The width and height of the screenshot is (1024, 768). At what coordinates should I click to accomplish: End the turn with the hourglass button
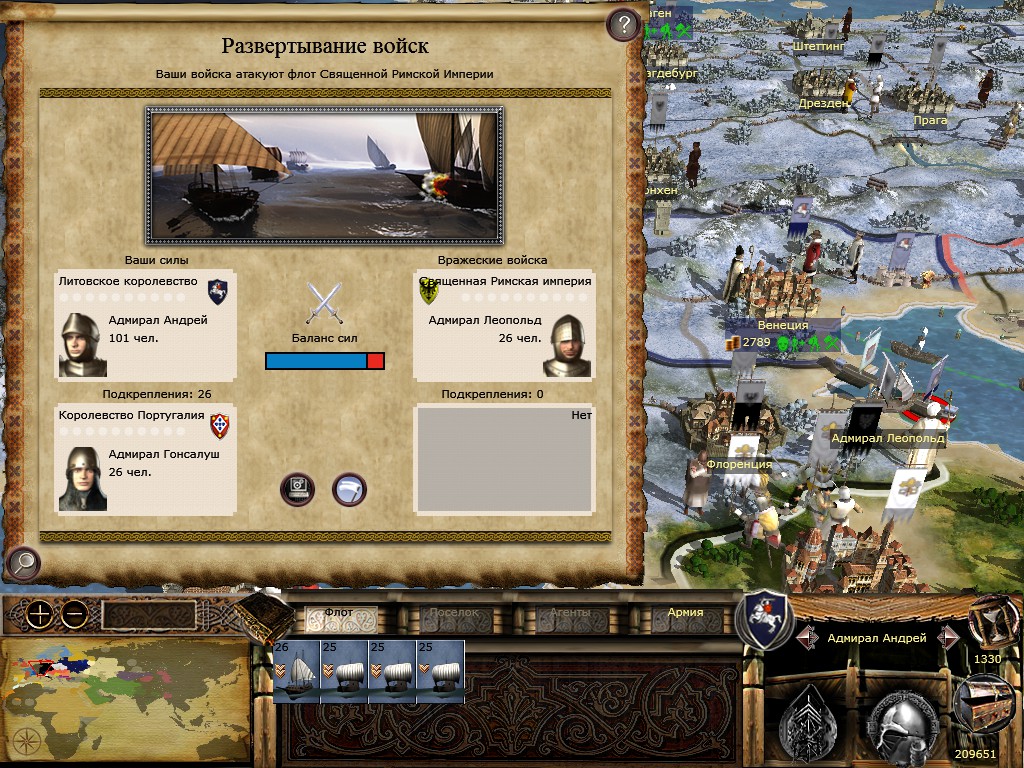point(988,622)
